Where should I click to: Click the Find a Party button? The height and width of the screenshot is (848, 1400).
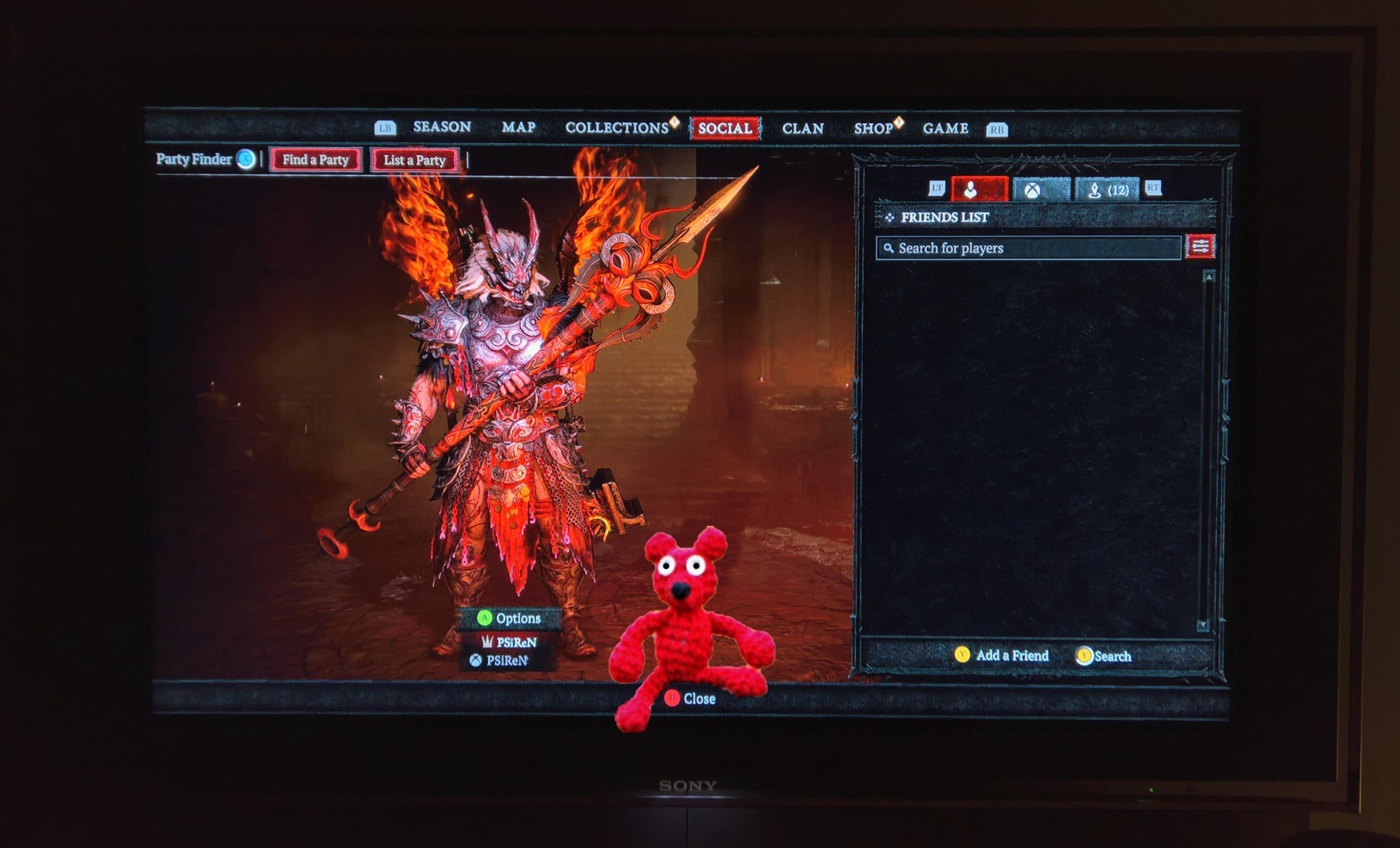316,160
